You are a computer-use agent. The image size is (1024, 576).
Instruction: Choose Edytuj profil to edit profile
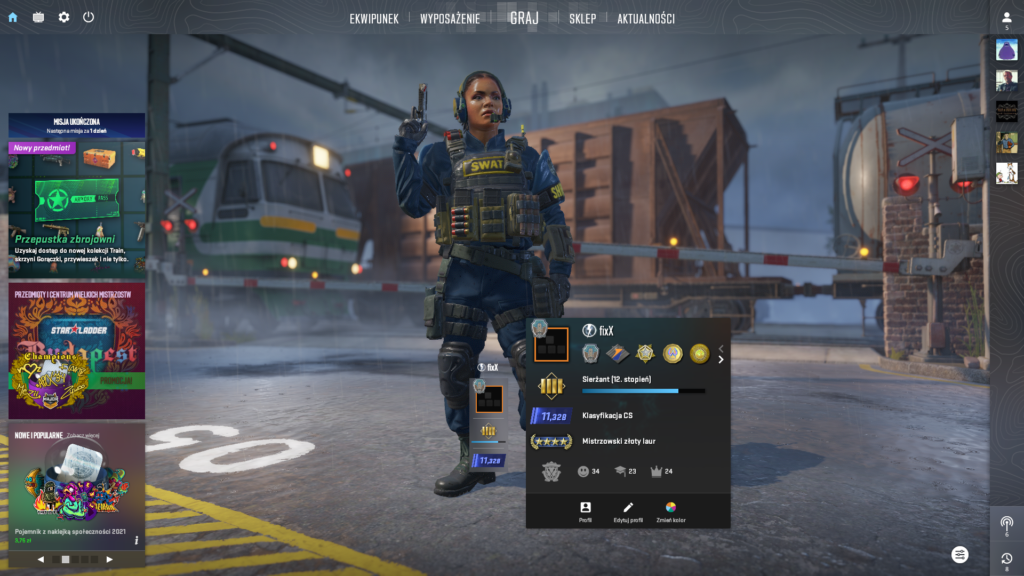click(628, 511)
